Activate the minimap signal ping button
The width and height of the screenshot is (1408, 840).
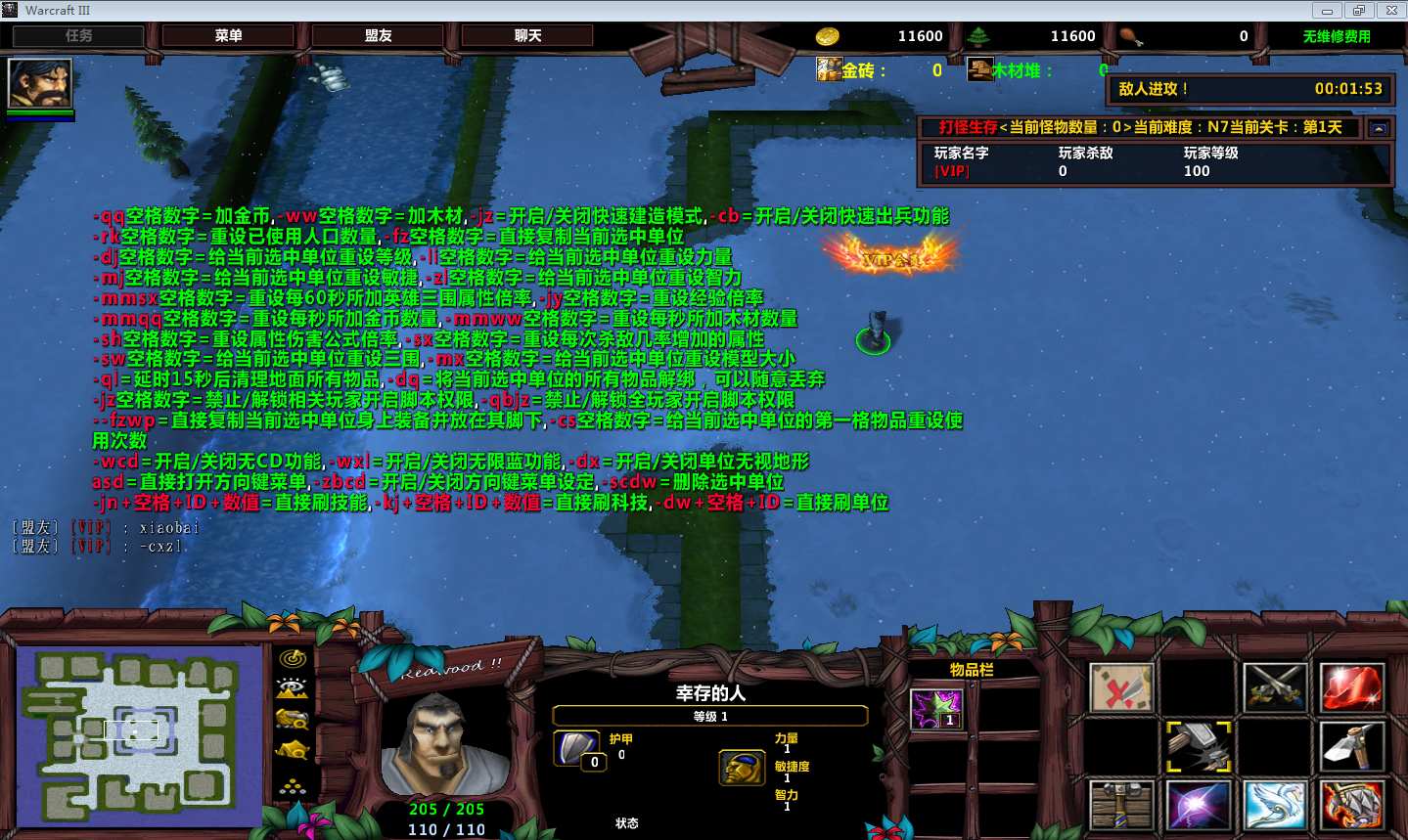292,659
